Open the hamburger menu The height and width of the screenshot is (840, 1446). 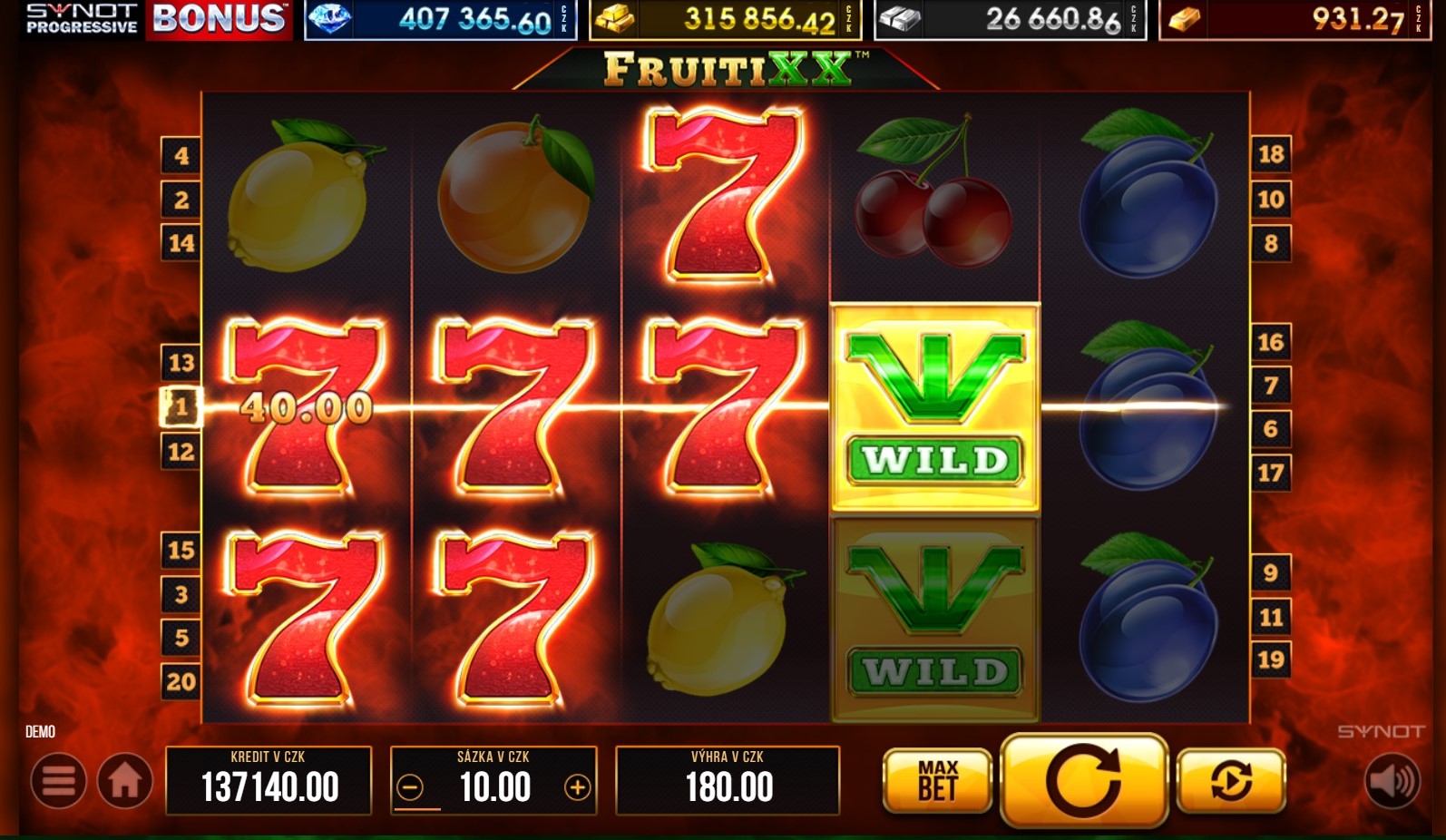[x=59, y=781]
